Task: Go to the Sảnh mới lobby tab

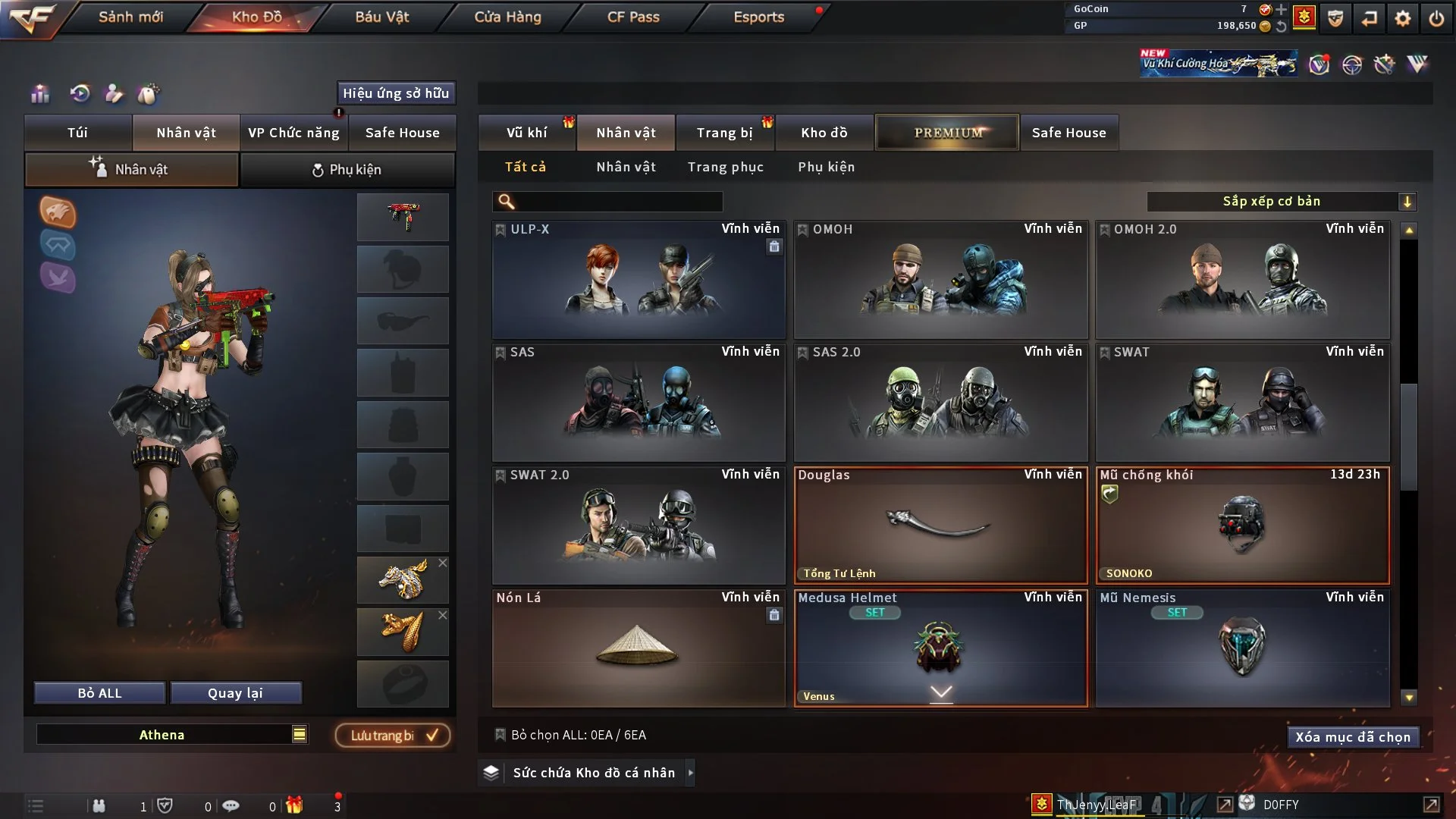Action: click(130, 17)
